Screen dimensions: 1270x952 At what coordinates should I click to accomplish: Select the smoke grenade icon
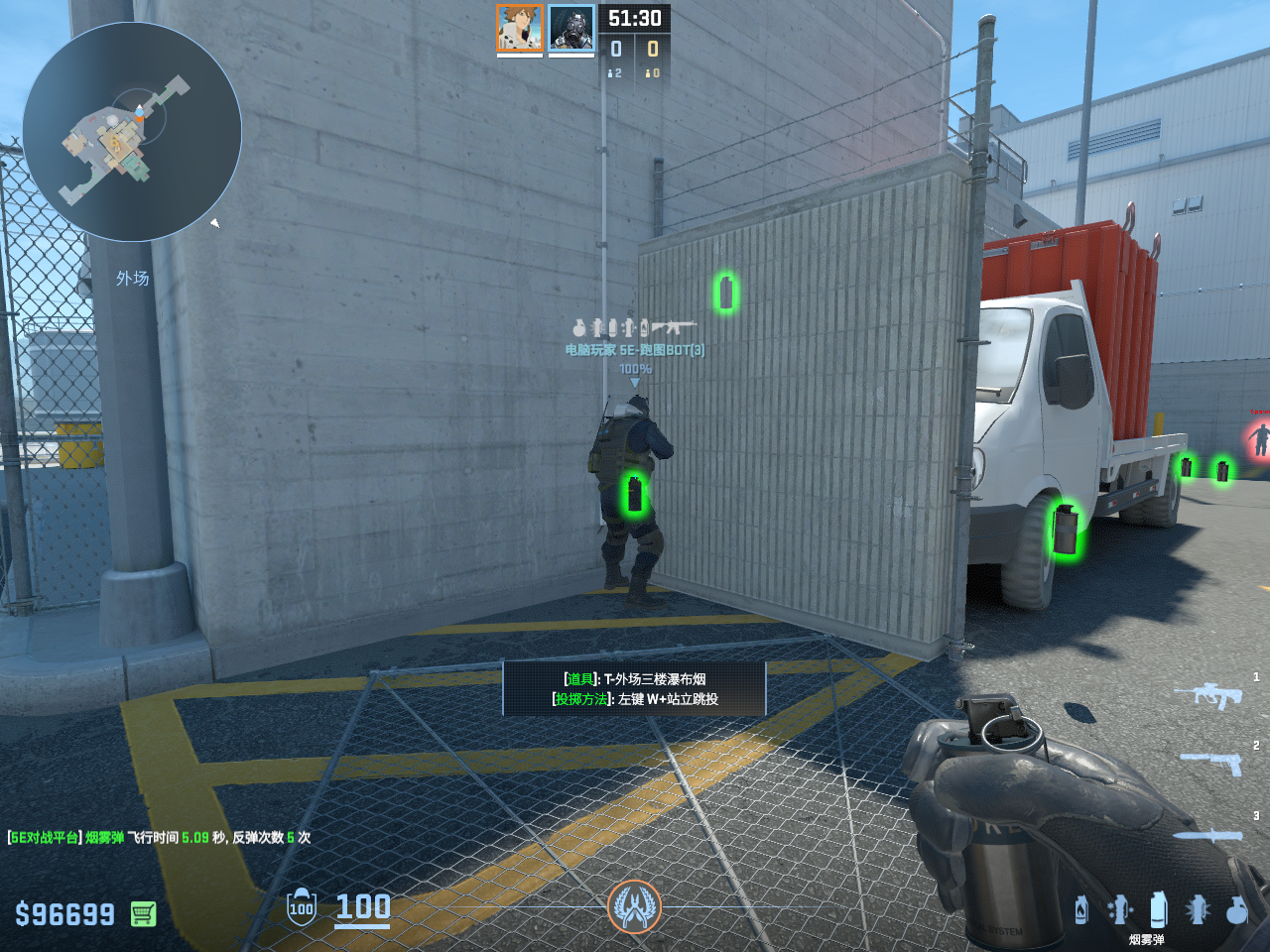coord(1158,909)
